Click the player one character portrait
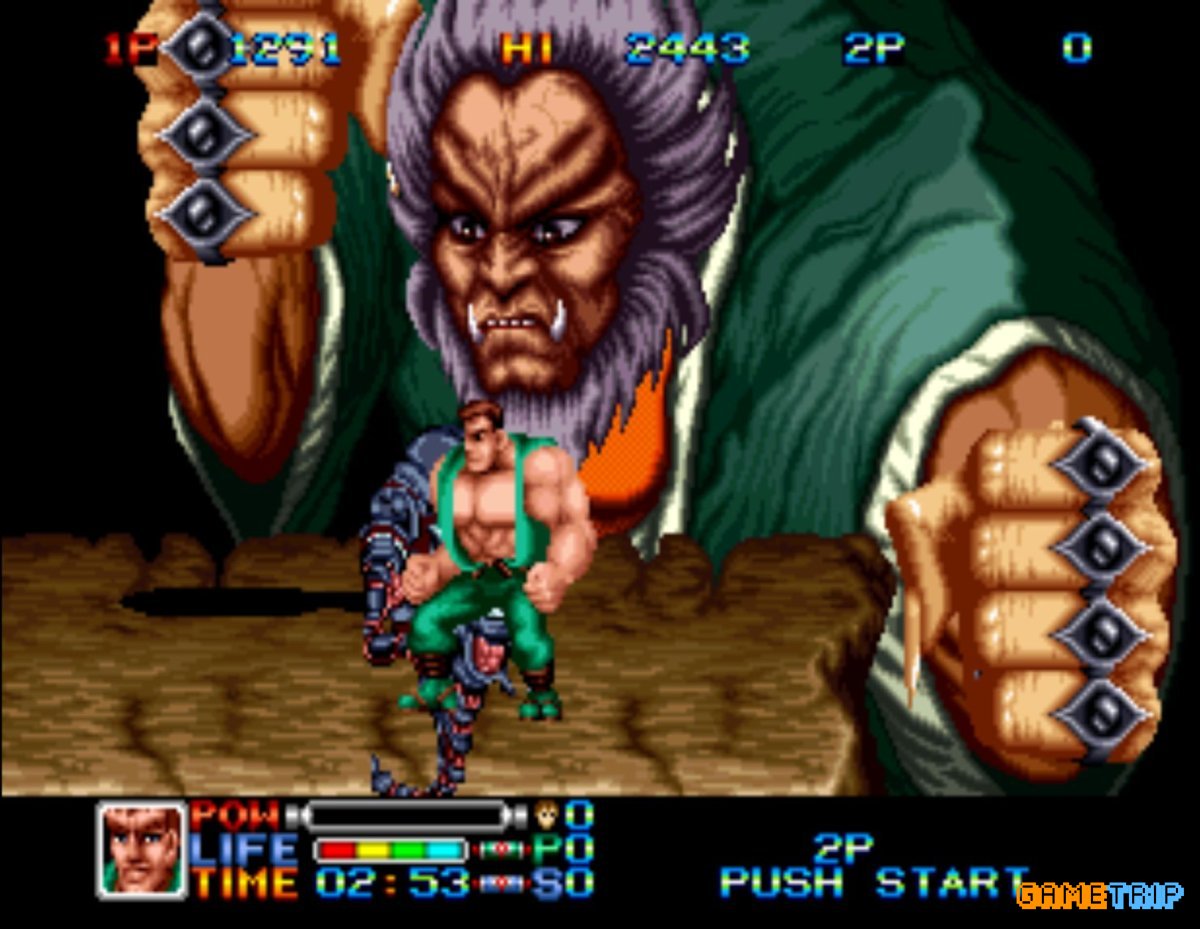The height and width of the screenshot is (929, 1200). [x=142, y=849]
